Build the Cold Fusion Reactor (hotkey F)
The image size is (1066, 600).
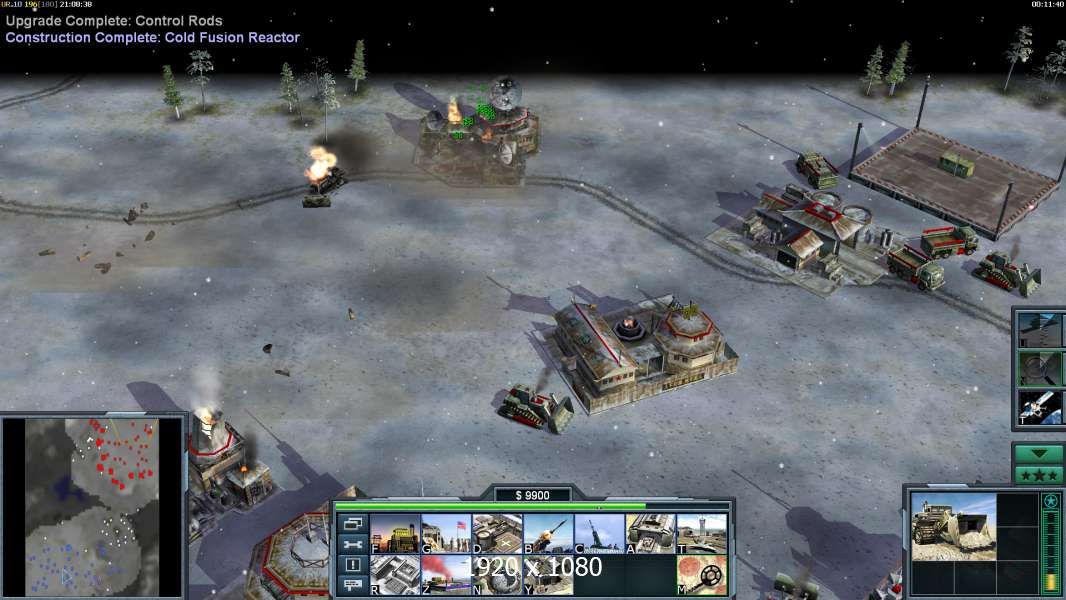tap(395, 534)
